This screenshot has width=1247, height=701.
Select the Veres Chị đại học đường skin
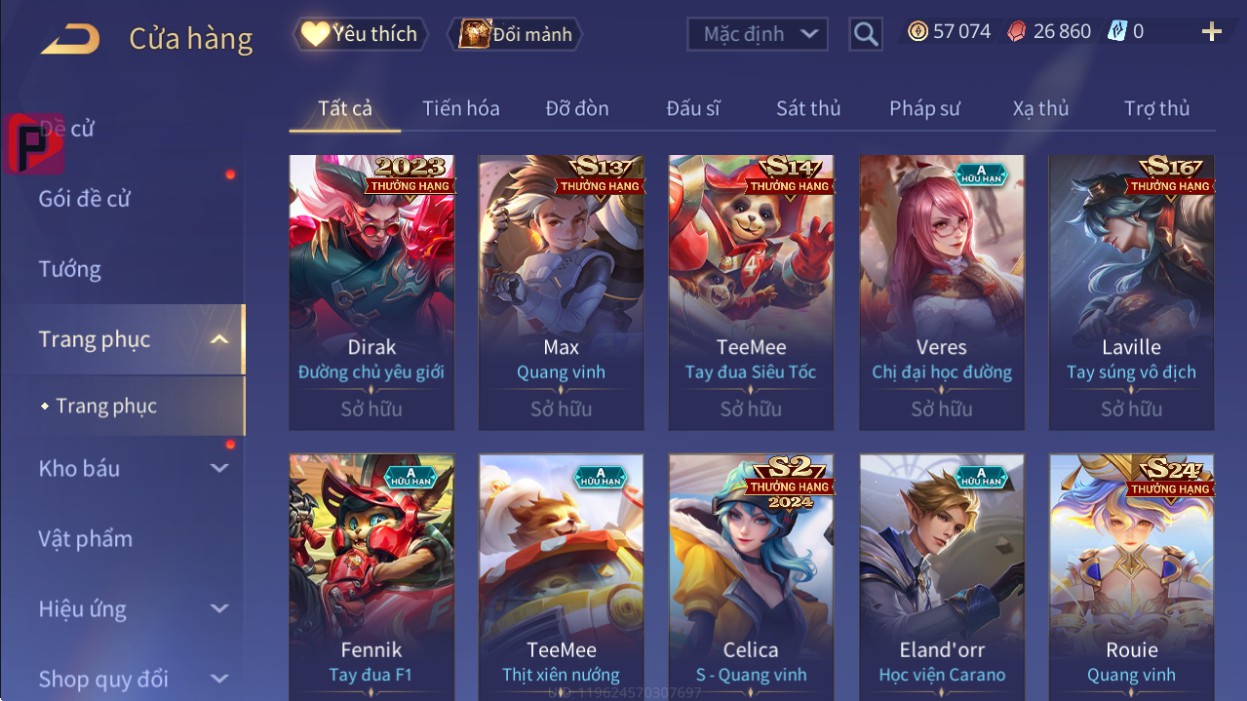coord(941,292)
